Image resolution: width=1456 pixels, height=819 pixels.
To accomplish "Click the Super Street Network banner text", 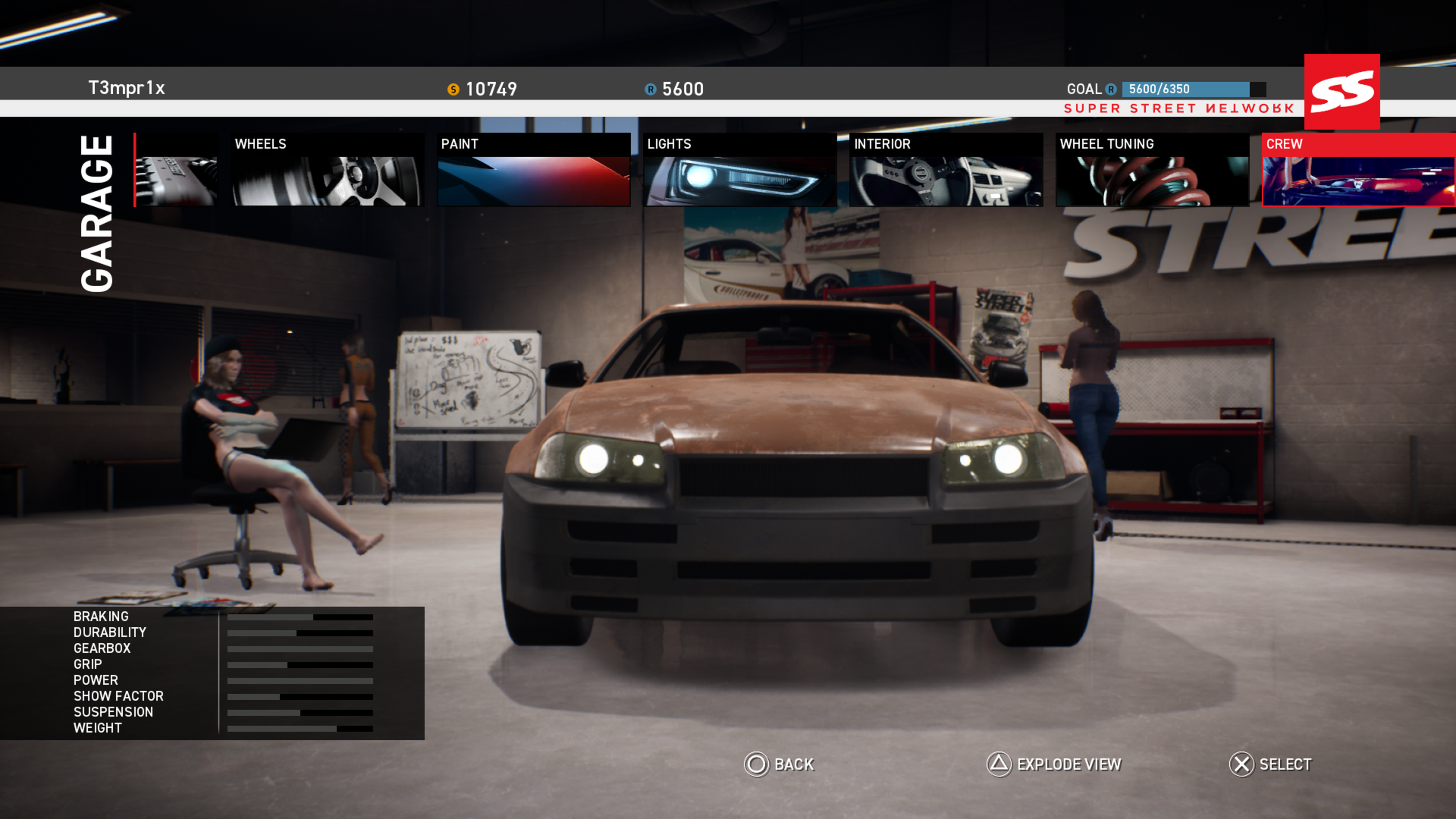I will click(x=1178, y=108).
